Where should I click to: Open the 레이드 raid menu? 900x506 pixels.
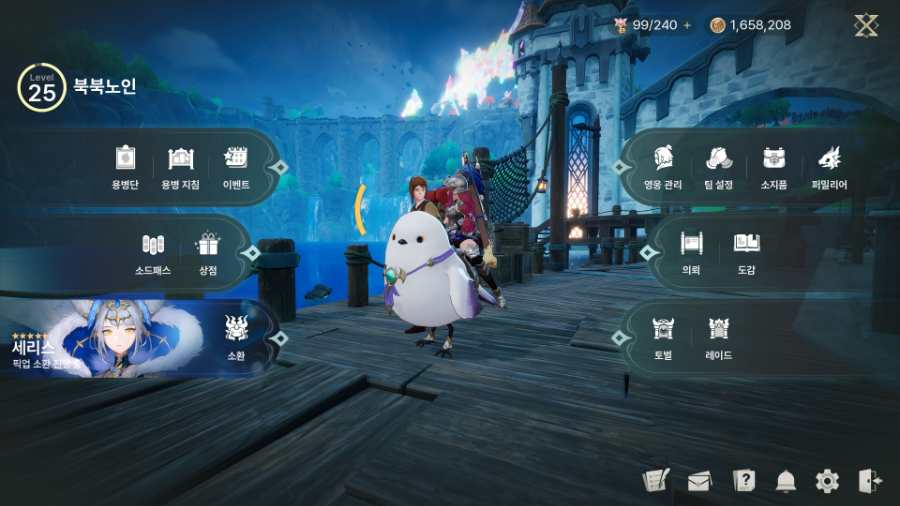[x=718, y=337]
